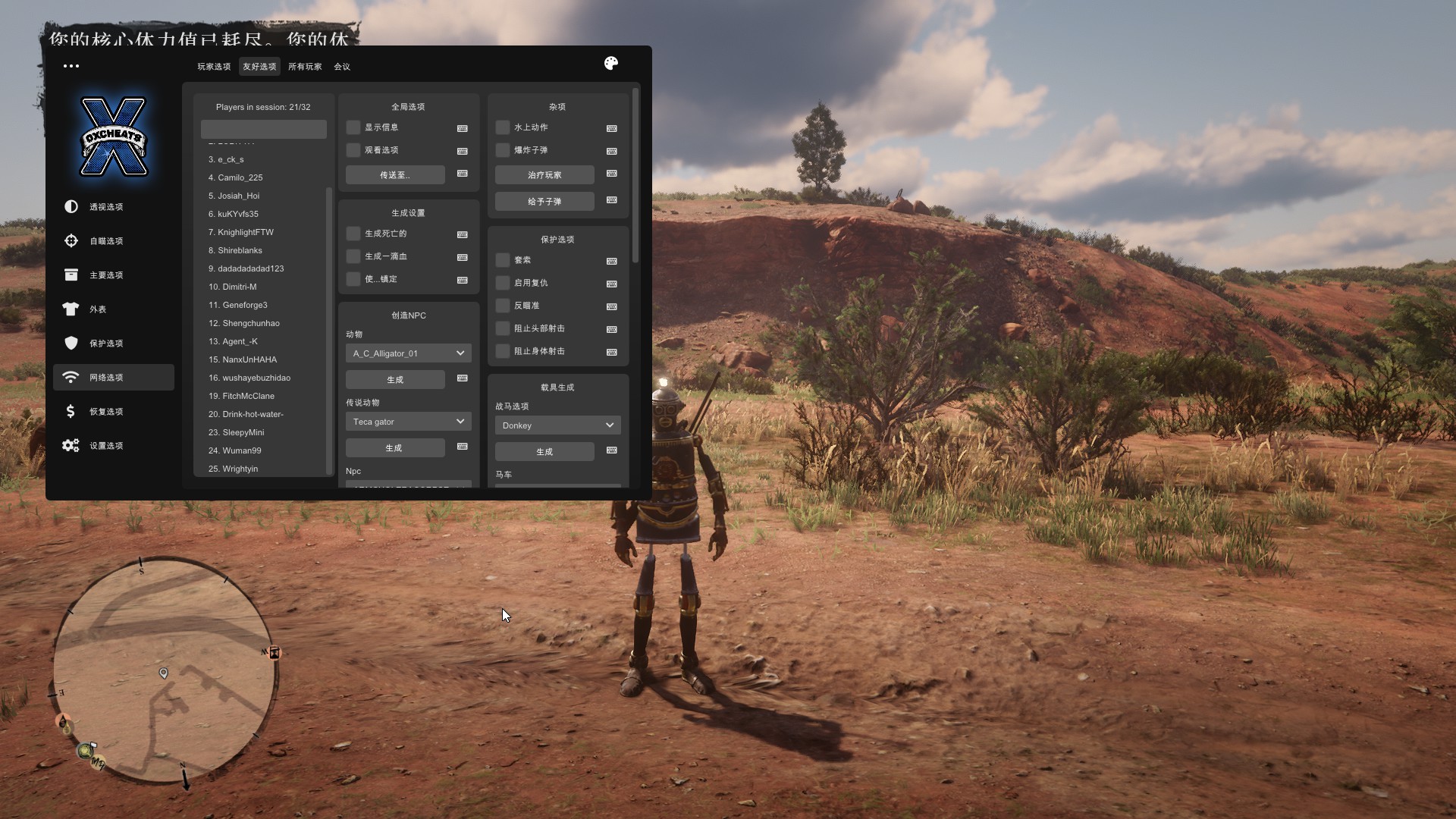The height and width of the screenshot is (819, 1456).
Task: Enable the 观看选项 checkbox
Action: pyautogui.click(x=353, y=150)
